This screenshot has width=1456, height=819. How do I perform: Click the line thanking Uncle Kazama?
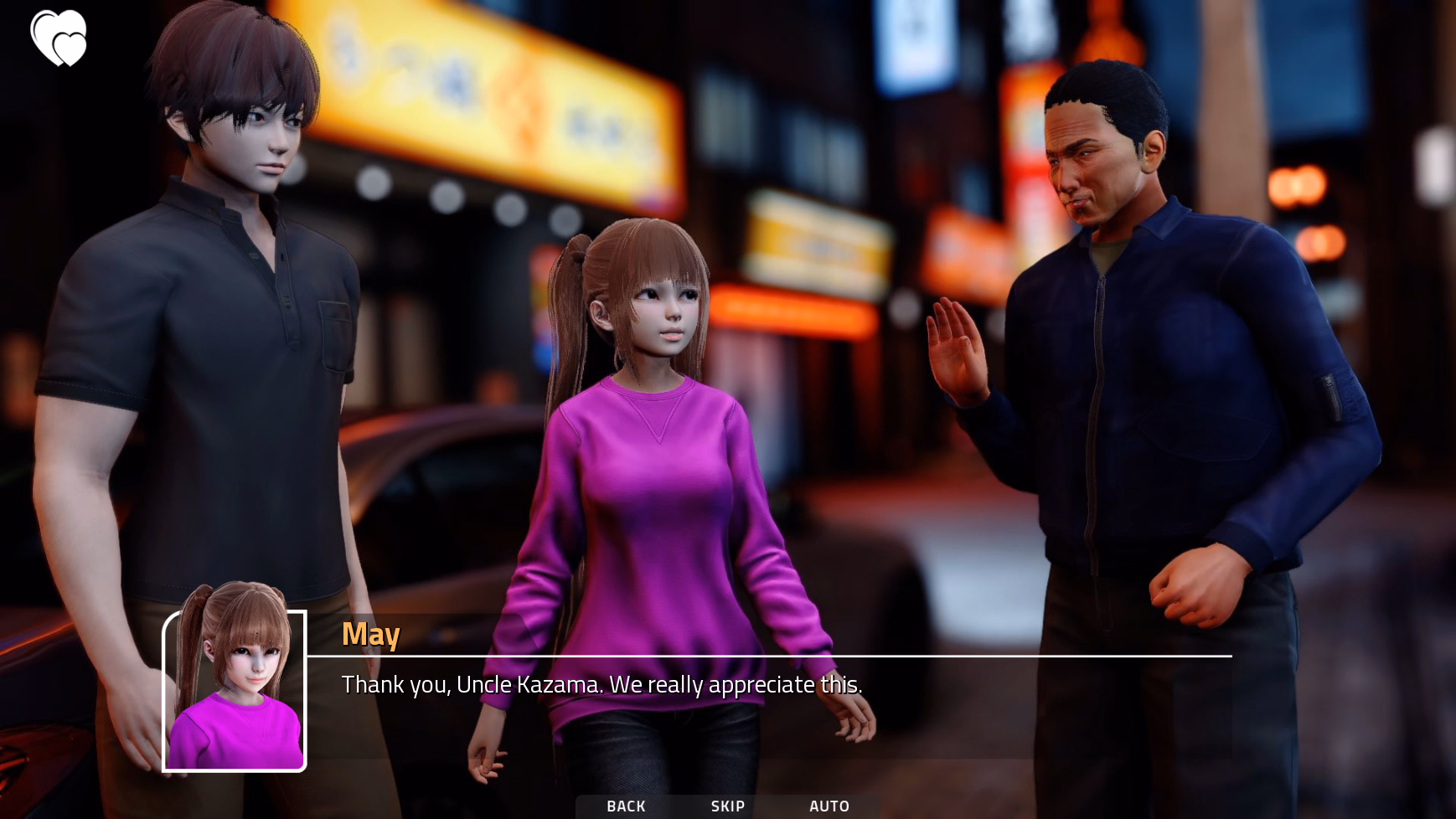click(602, 685)
